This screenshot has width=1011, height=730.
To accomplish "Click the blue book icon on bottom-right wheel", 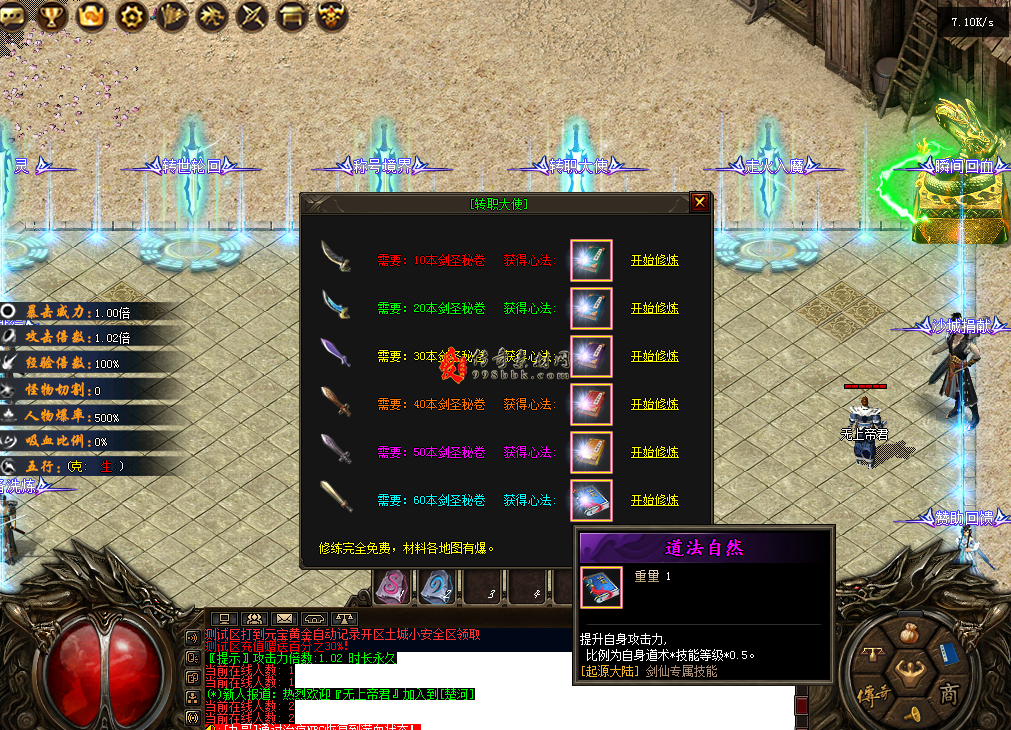I will click(948, 653).
